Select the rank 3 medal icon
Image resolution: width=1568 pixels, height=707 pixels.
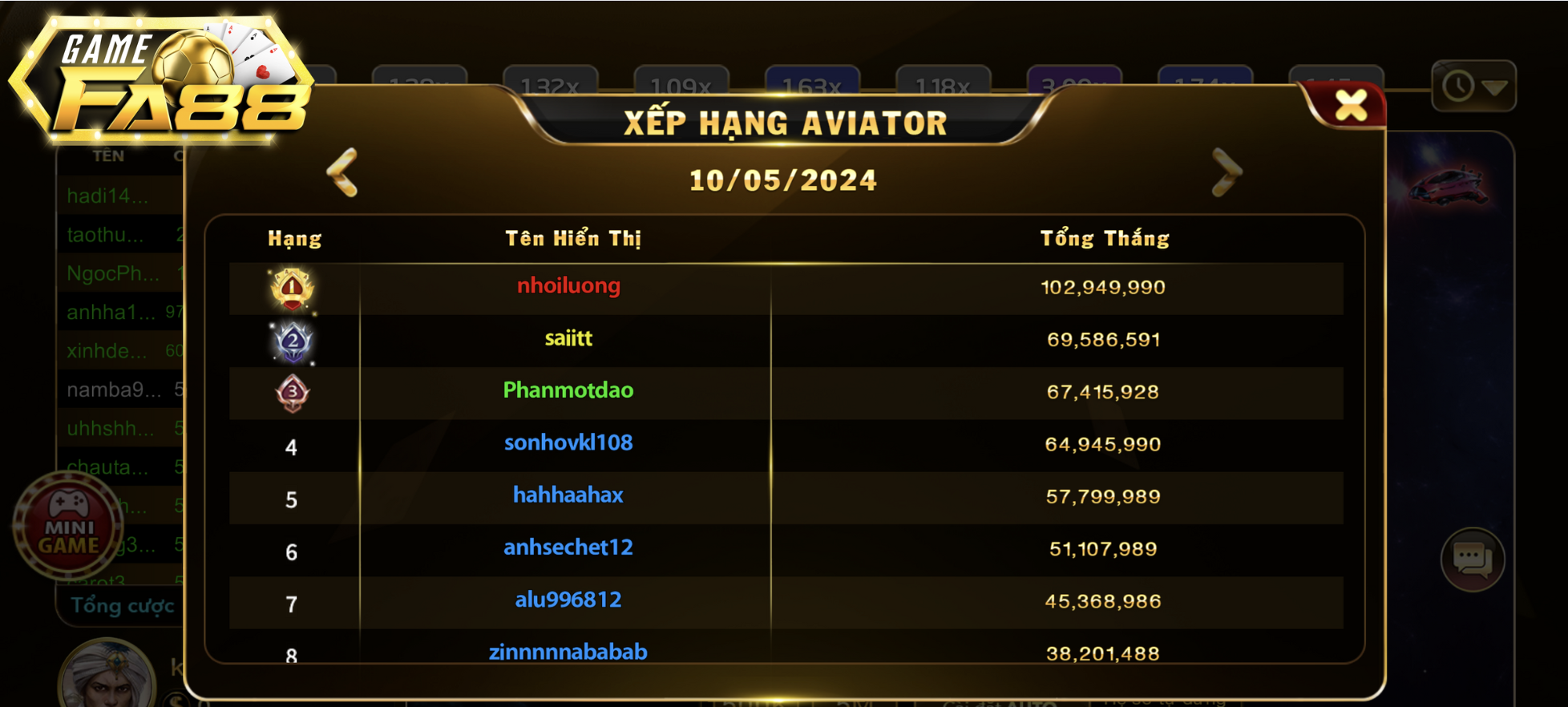coord(293,392)
